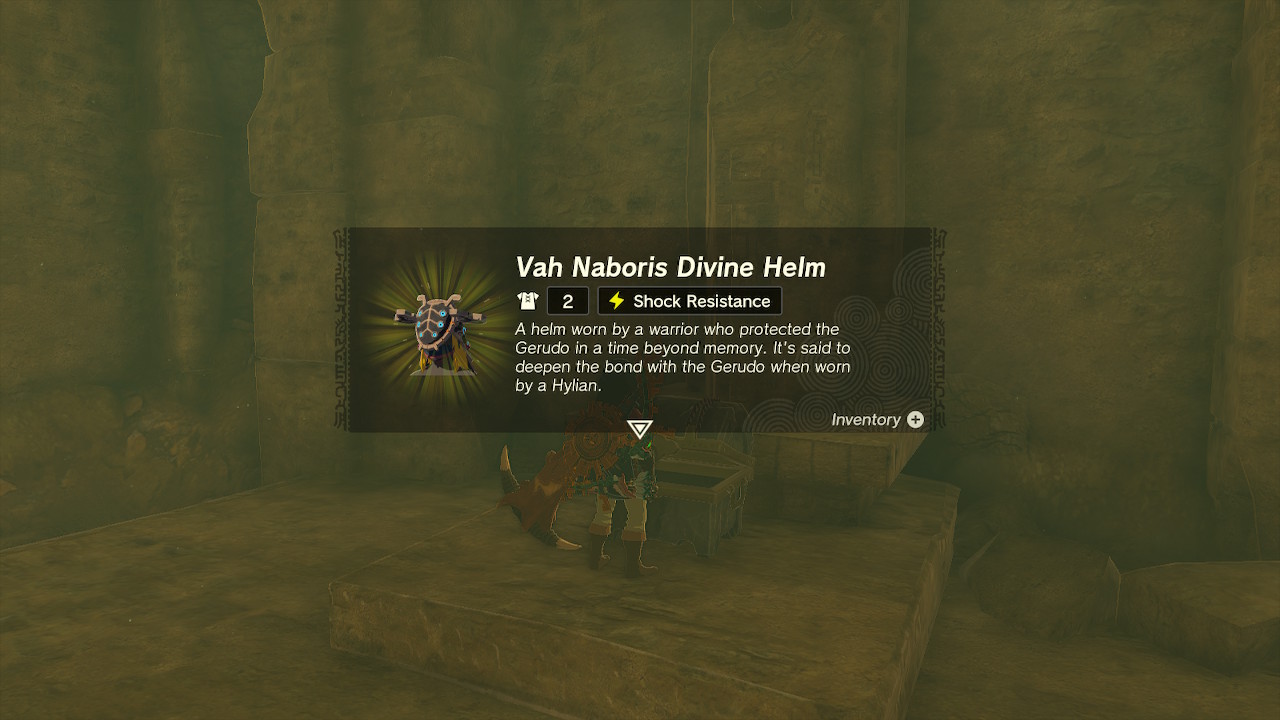Image resolution: width=1280 pixels, height=720 pixels.
Task: Toggle the Shock Resistance effect badge
Action: click(x=690, y=300)
